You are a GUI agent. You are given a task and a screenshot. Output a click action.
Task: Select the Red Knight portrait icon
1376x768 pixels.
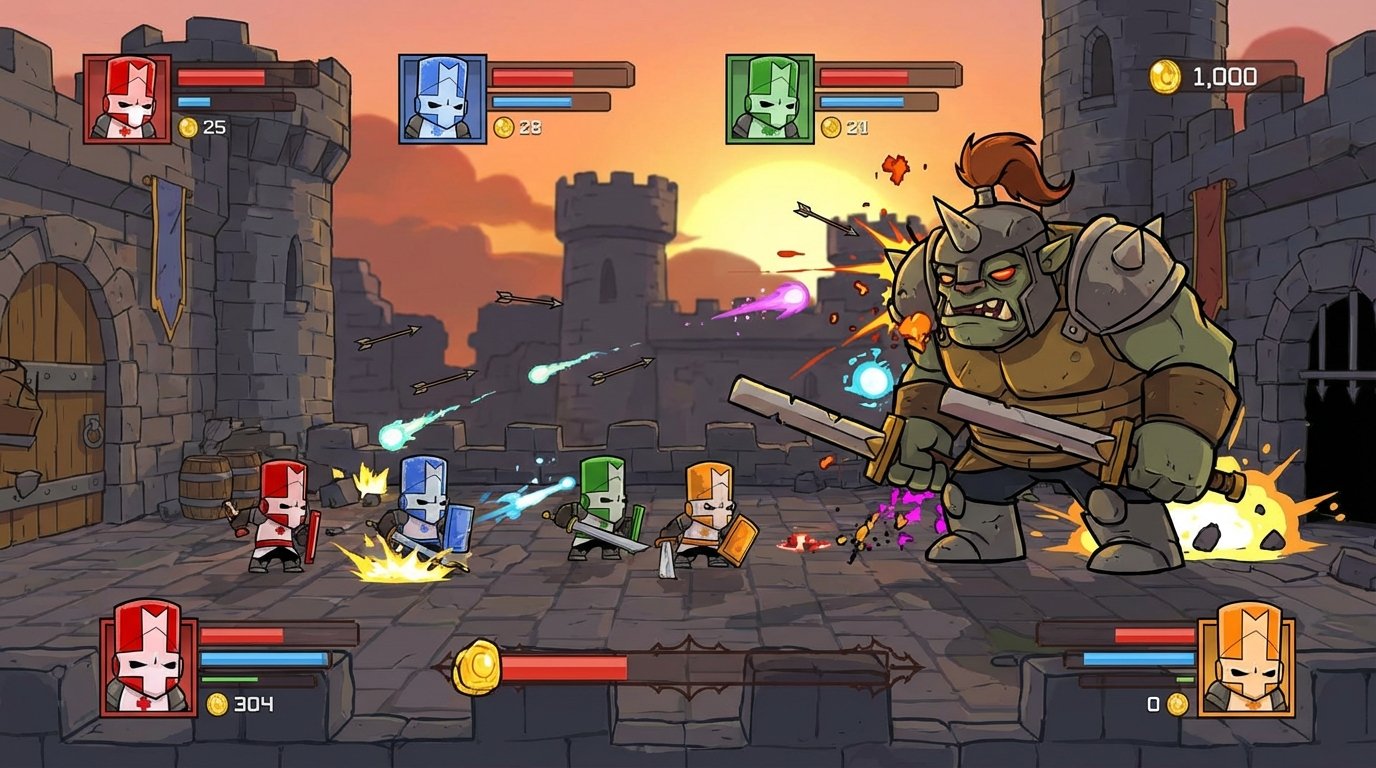click(x=126, y=95)
